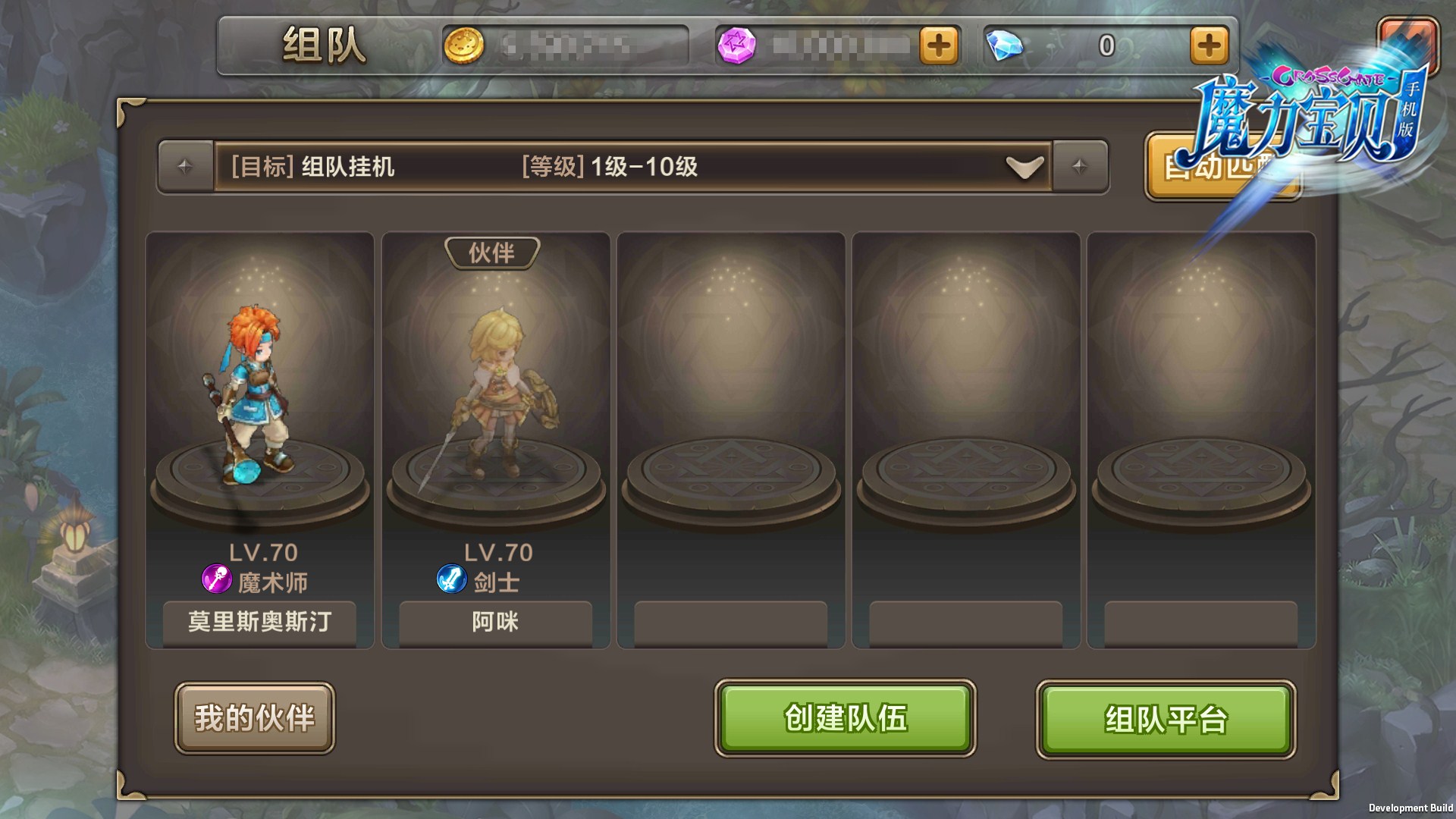Expand the team target dropdown arrow
Screen dimensions: 1456x819
[1025, 167]
